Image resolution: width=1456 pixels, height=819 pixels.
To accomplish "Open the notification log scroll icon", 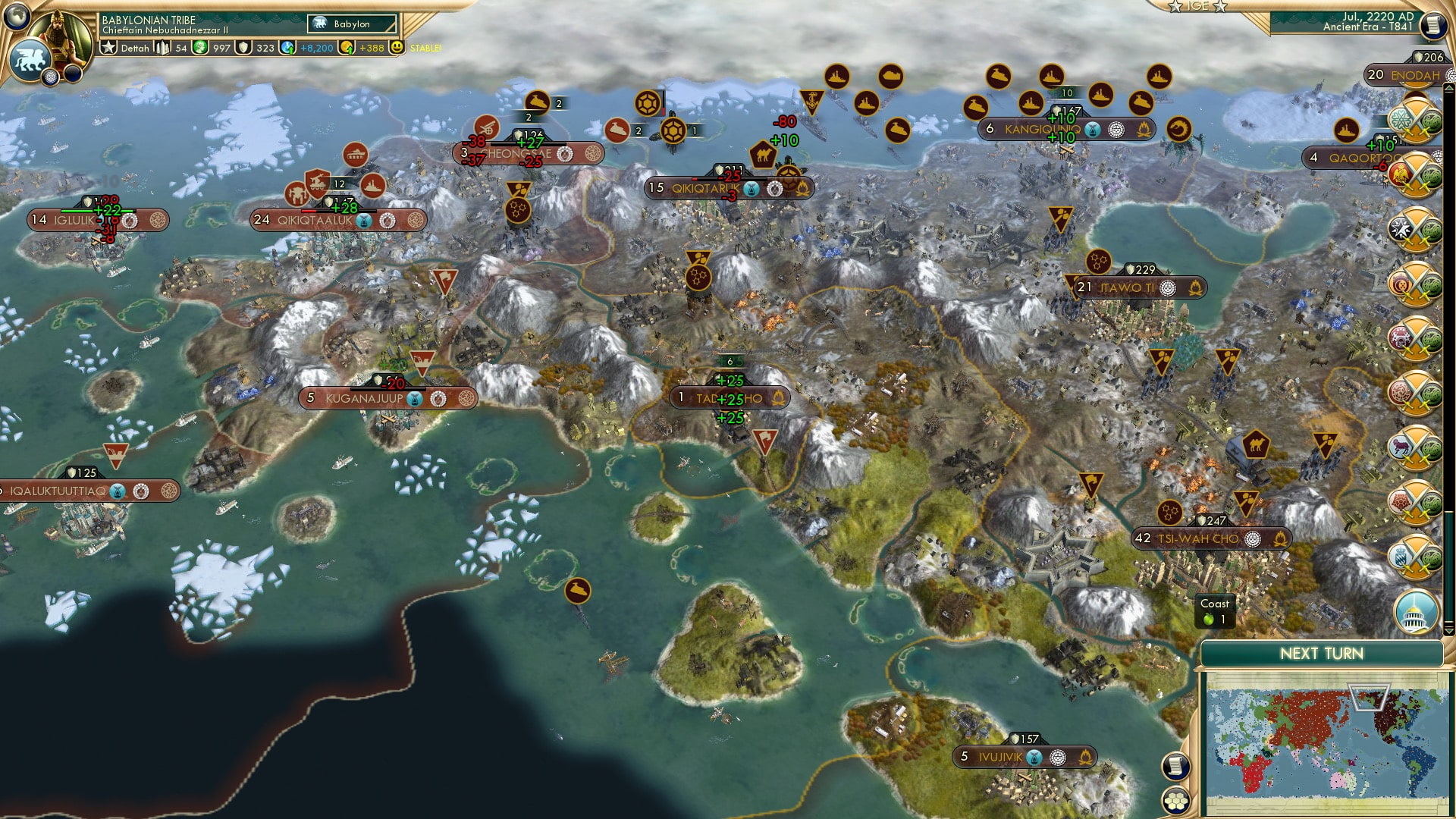I will 1175,765.
